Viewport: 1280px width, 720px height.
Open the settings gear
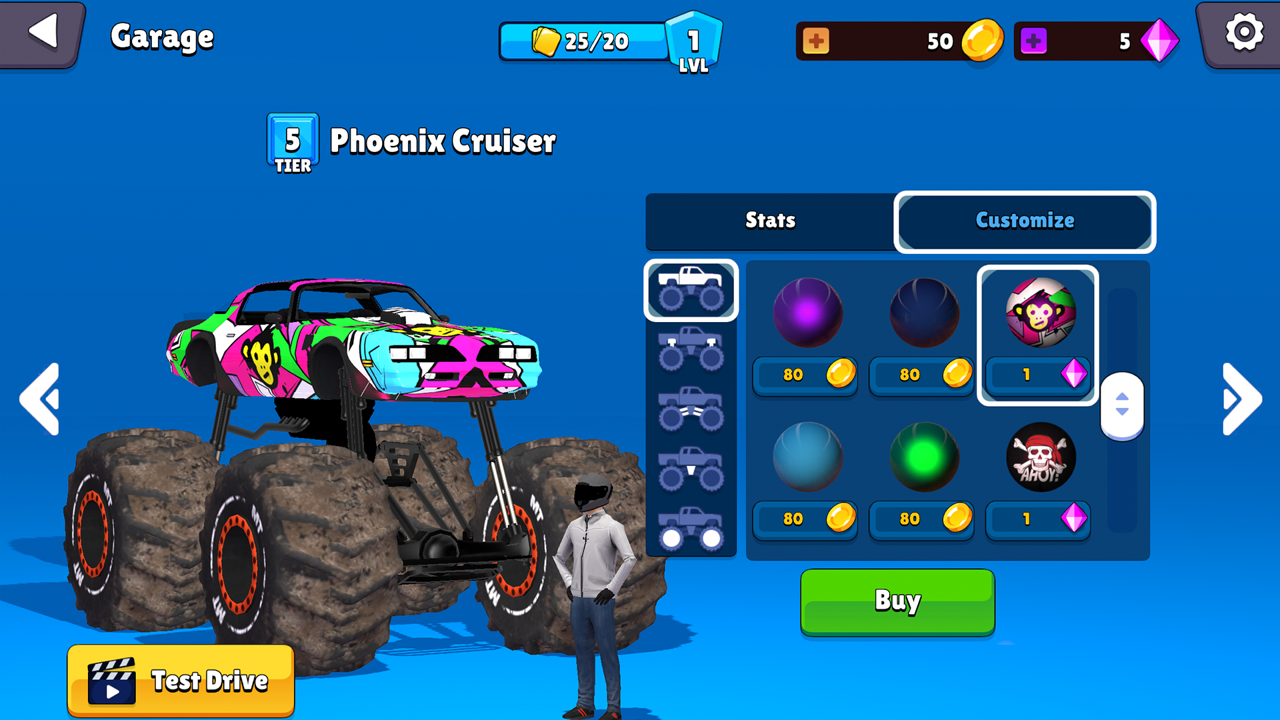[1243, 31]
